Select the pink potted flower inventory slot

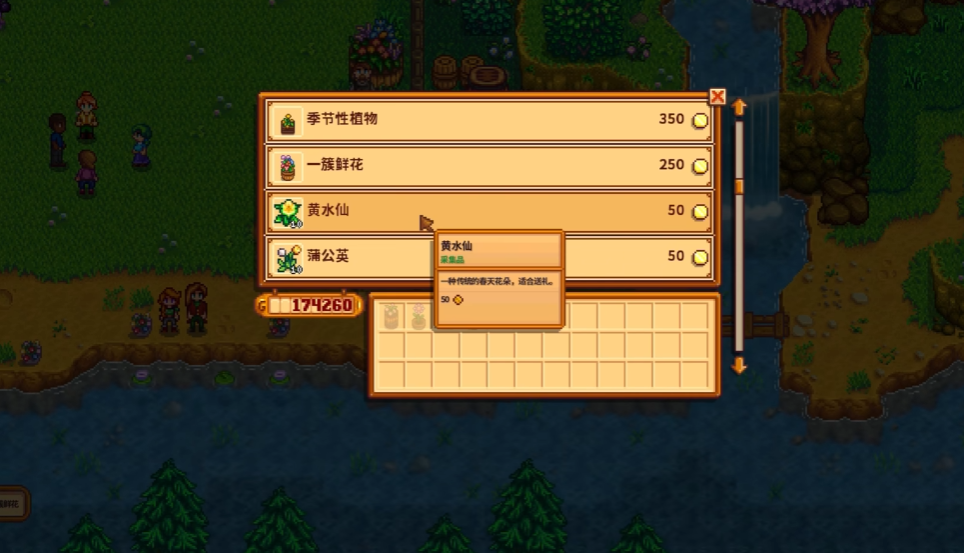point(418,317)
